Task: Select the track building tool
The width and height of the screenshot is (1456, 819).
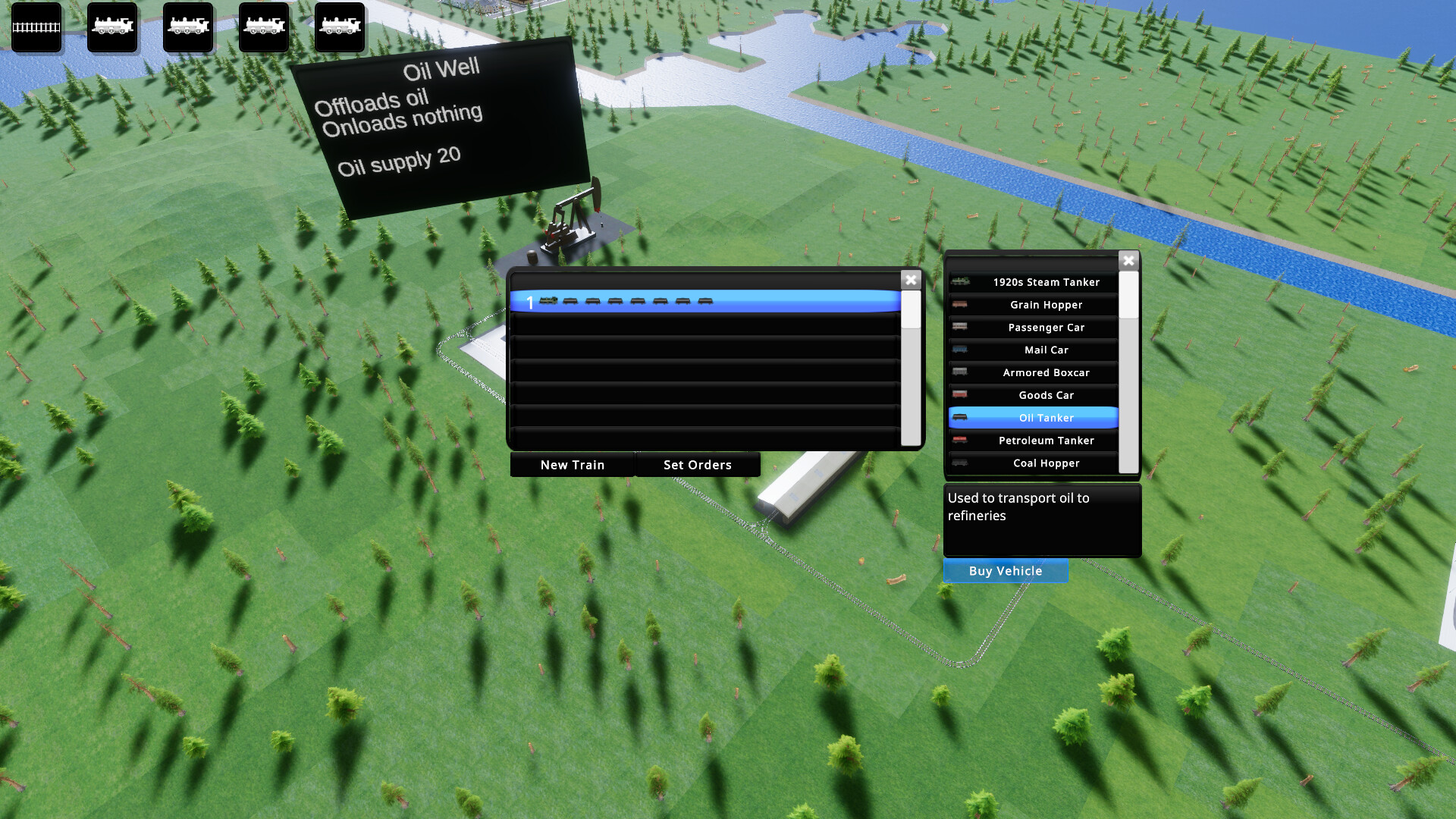Action: [x=36, y=28]
